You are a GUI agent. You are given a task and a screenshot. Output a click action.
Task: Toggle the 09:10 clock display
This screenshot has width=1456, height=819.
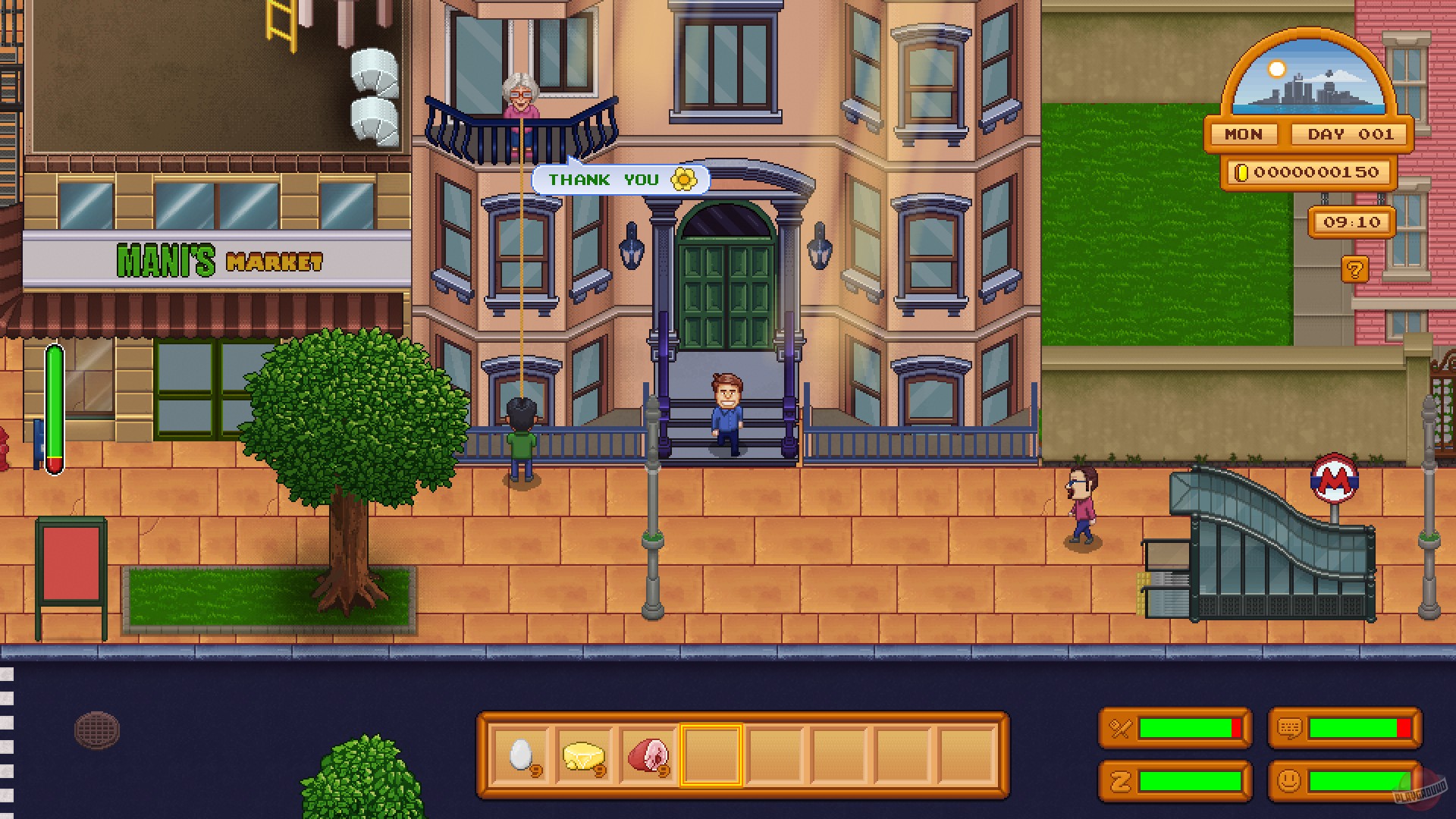click(1353, 221)
